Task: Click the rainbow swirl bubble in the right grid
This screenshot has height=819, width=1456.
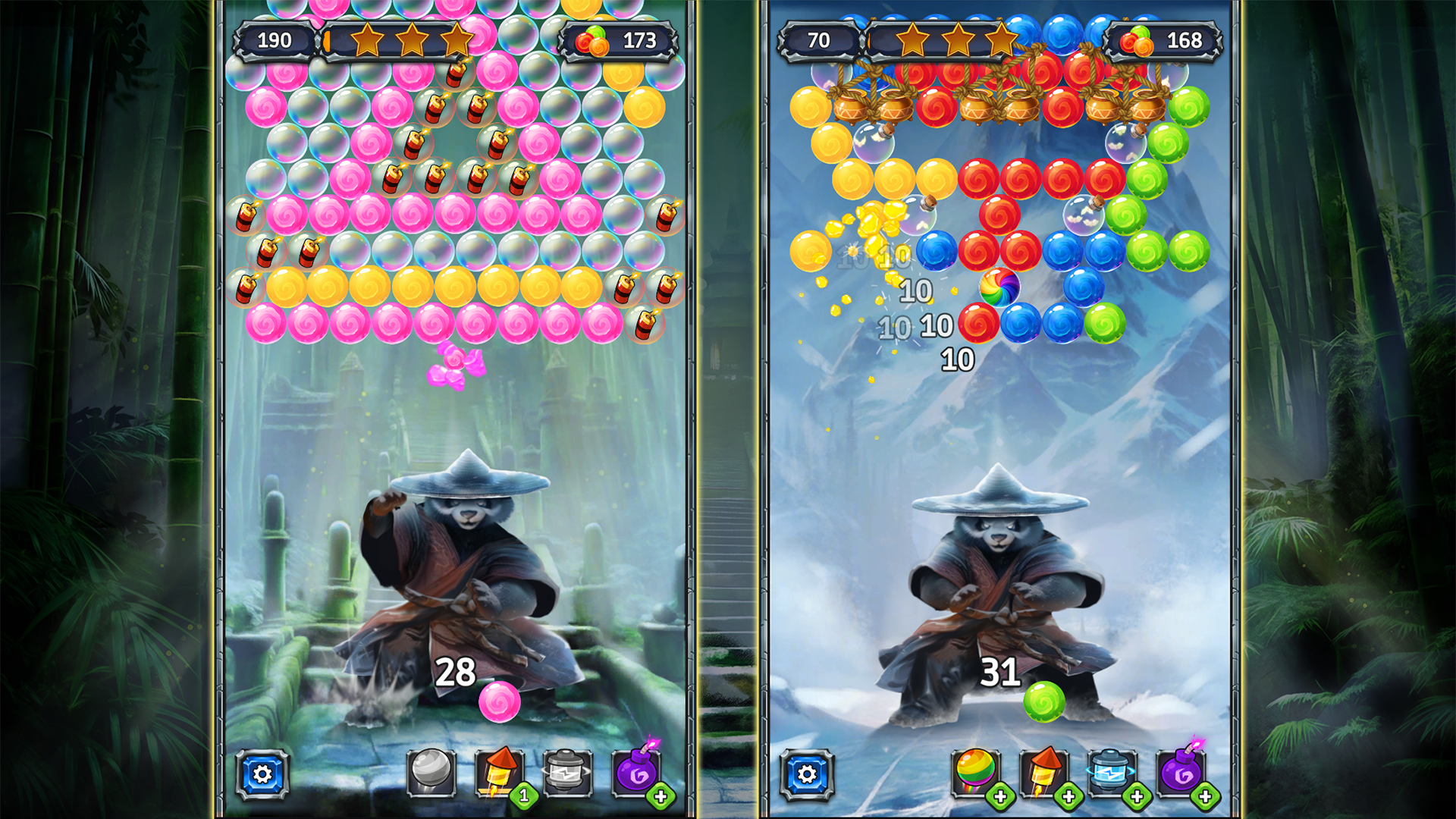Action: click(x=1000, y=289)
